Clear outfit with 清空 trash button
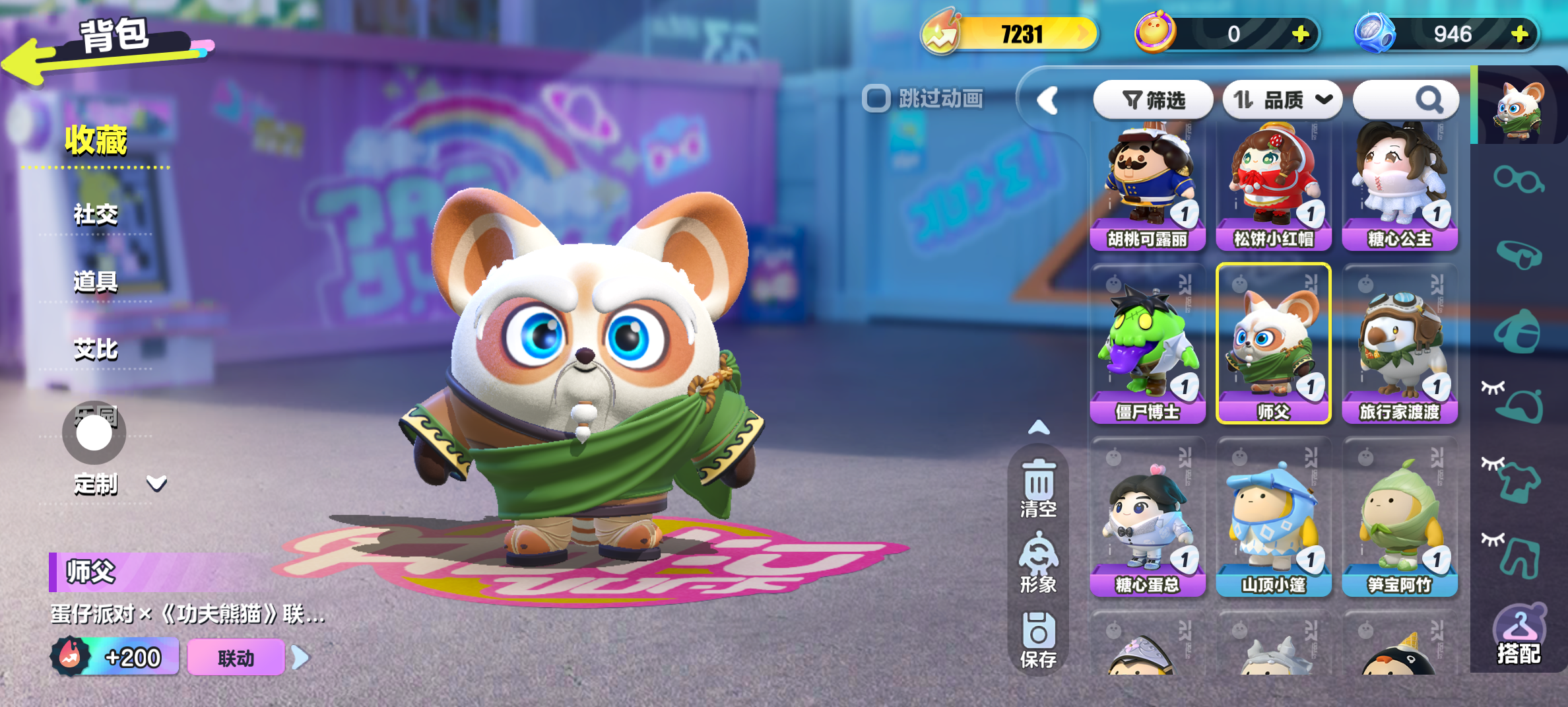The image size is (1568, 707). tap(1039, 488)
